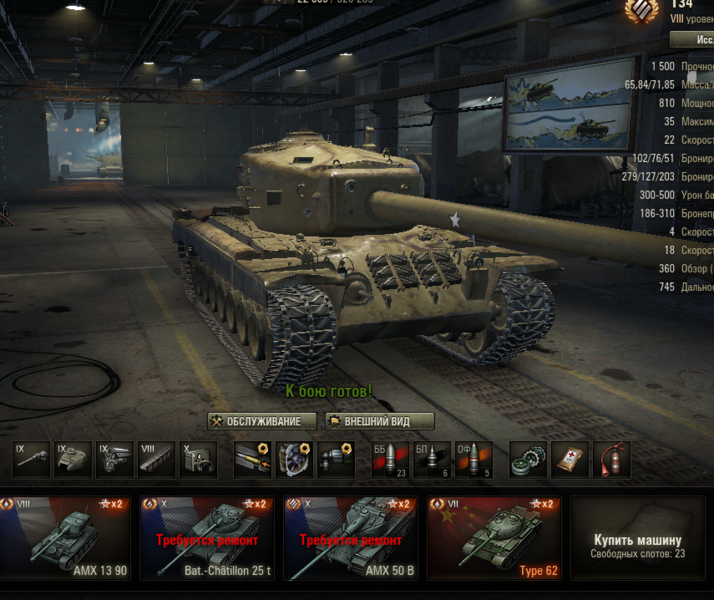714x600 pixels.
Task: Click the Купить машину buy vehicle slot
Action: (637, 538)
